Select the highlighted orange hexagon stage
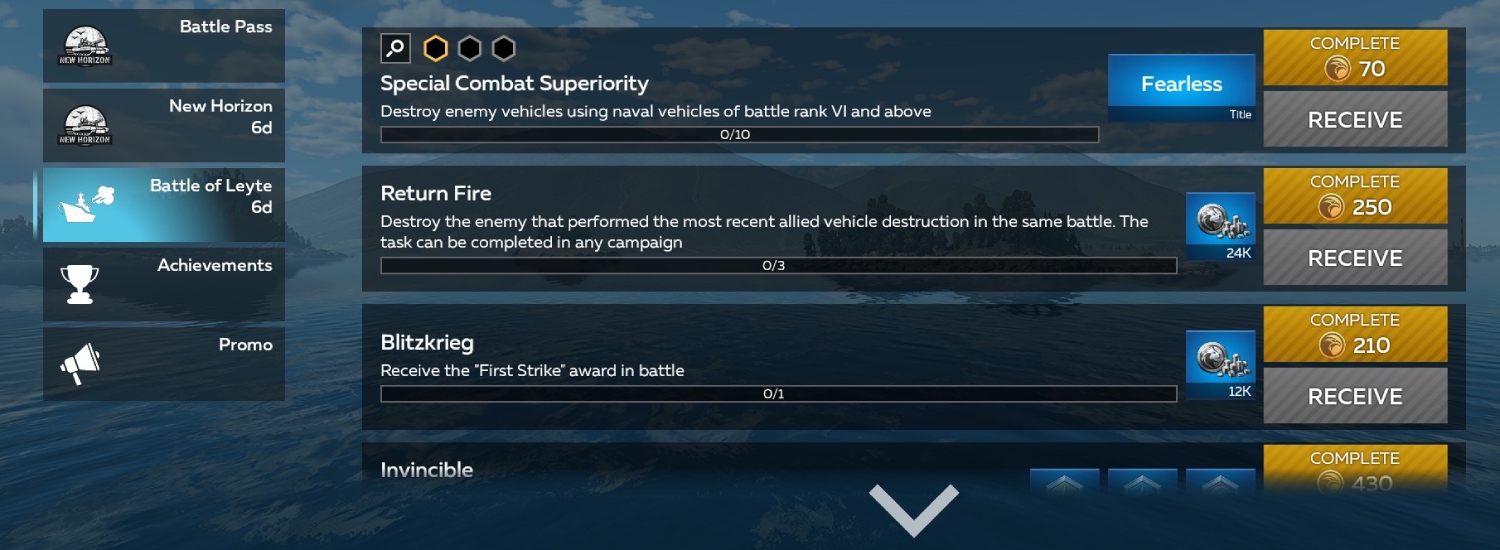This screenshot has height=550, width=1500. click(x=435, y=48)
